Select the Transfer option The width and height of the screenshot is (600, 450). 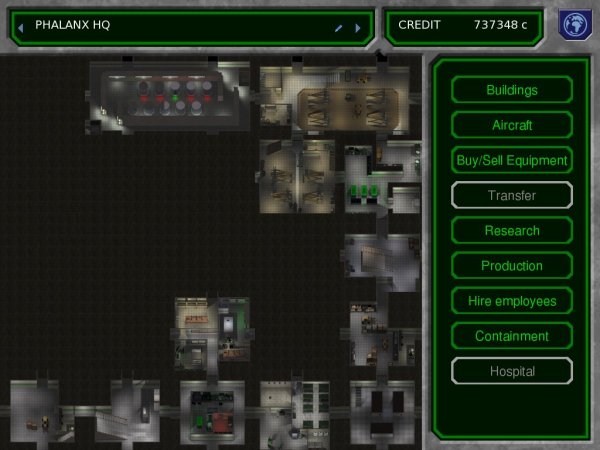pyautogui.click(x=511, y=195)
